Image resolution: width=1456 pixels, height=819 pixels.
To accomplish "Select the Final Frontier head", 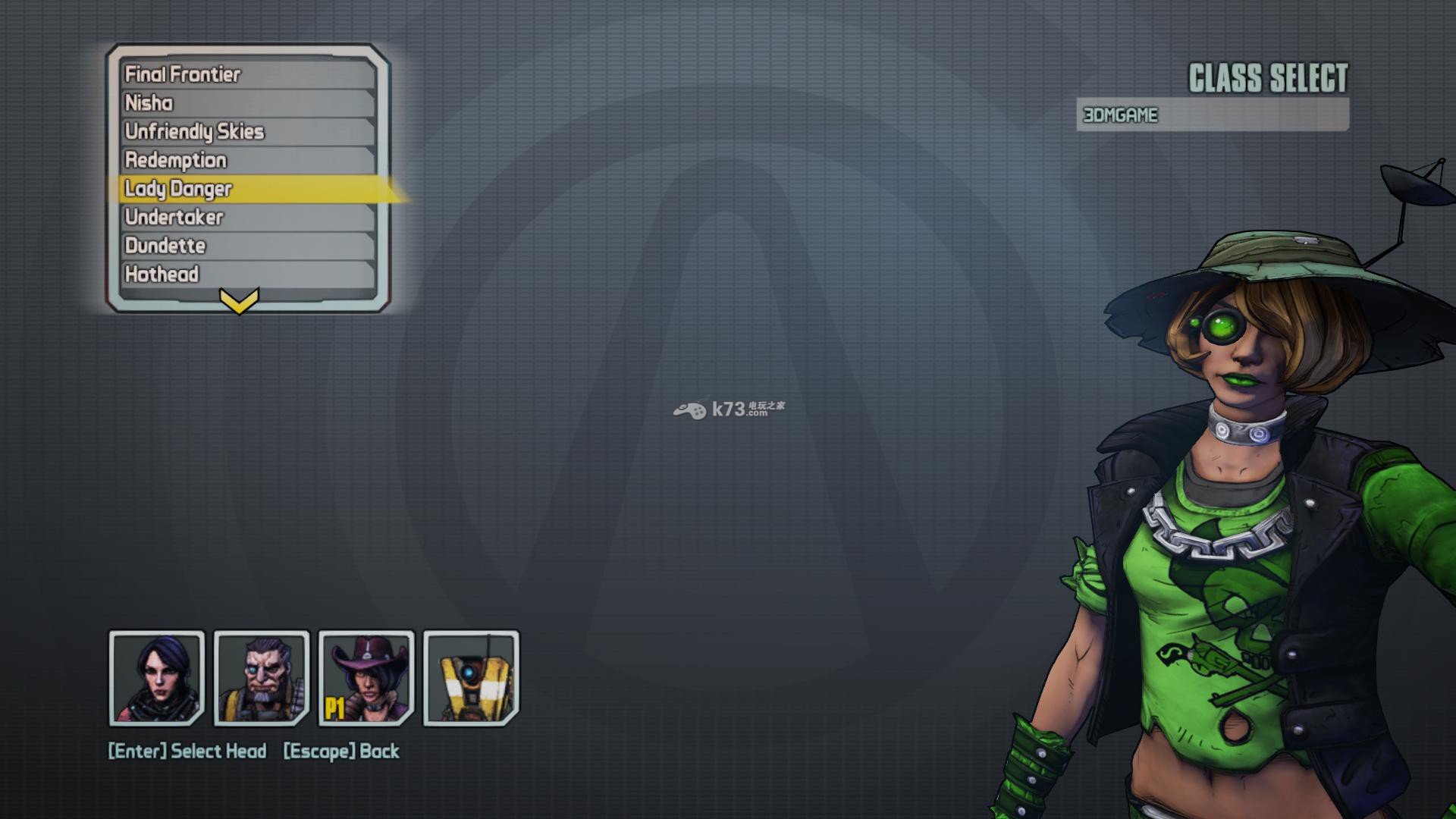I will pyautogui.click(x=247, y=74).
